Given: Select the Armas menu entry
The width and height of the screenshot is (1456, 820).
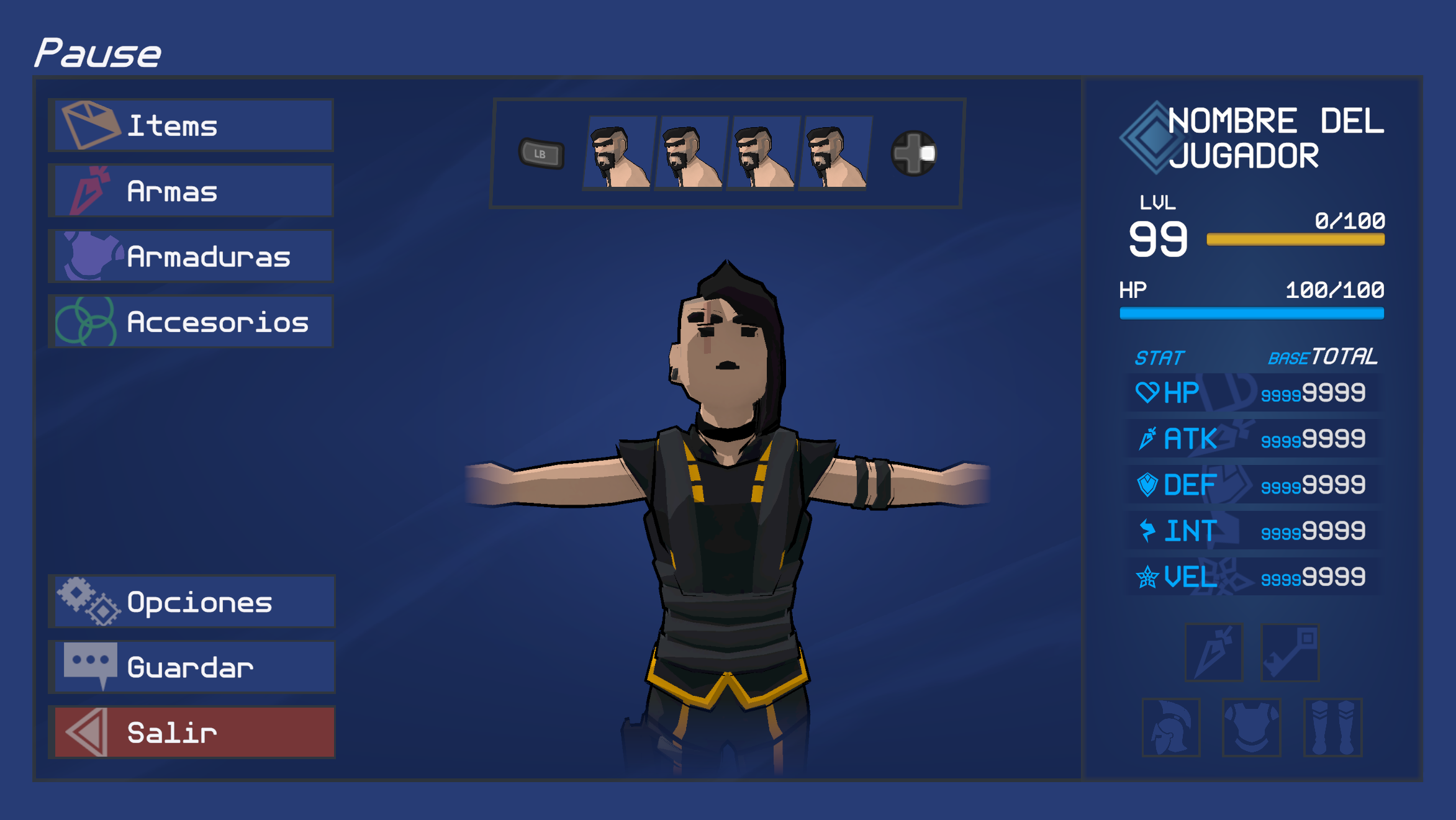Looking at the screenshot, I should 191,191.
